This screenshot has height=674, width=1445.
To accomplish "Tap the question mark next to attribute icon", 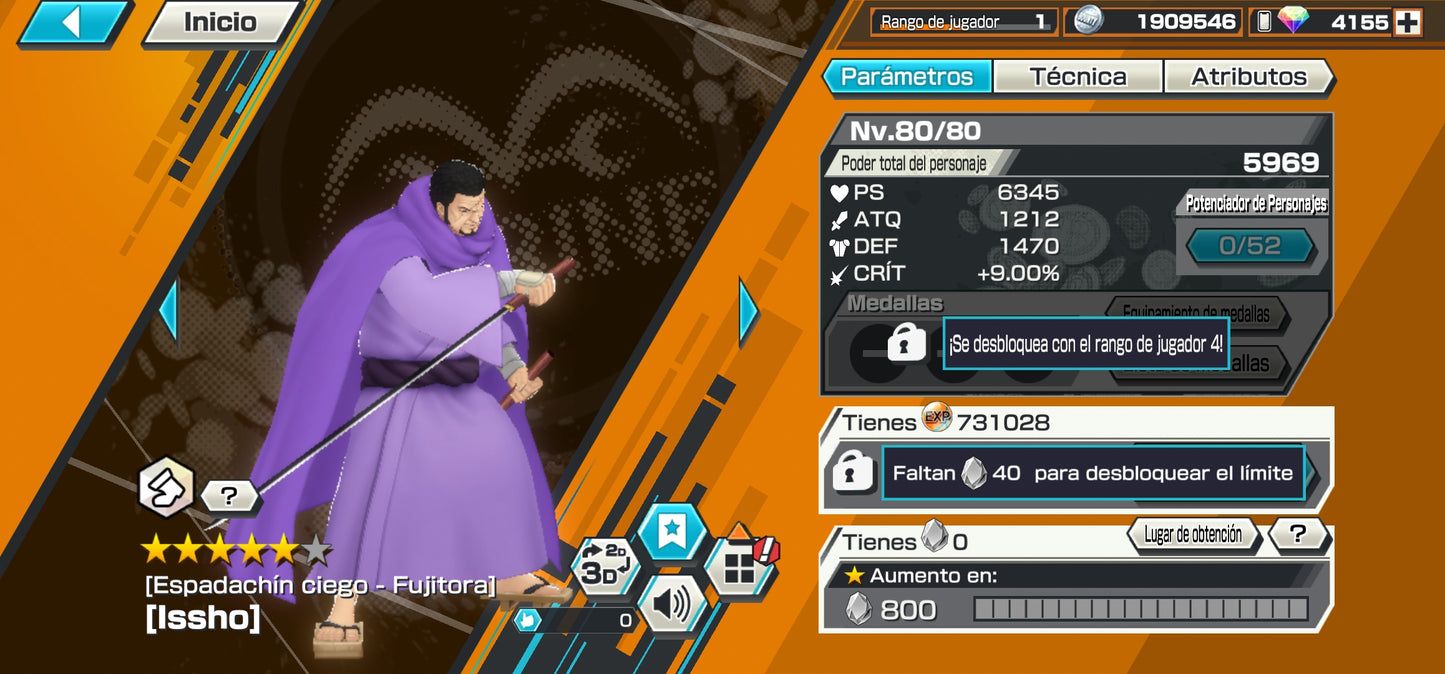I will pos(228,495).
